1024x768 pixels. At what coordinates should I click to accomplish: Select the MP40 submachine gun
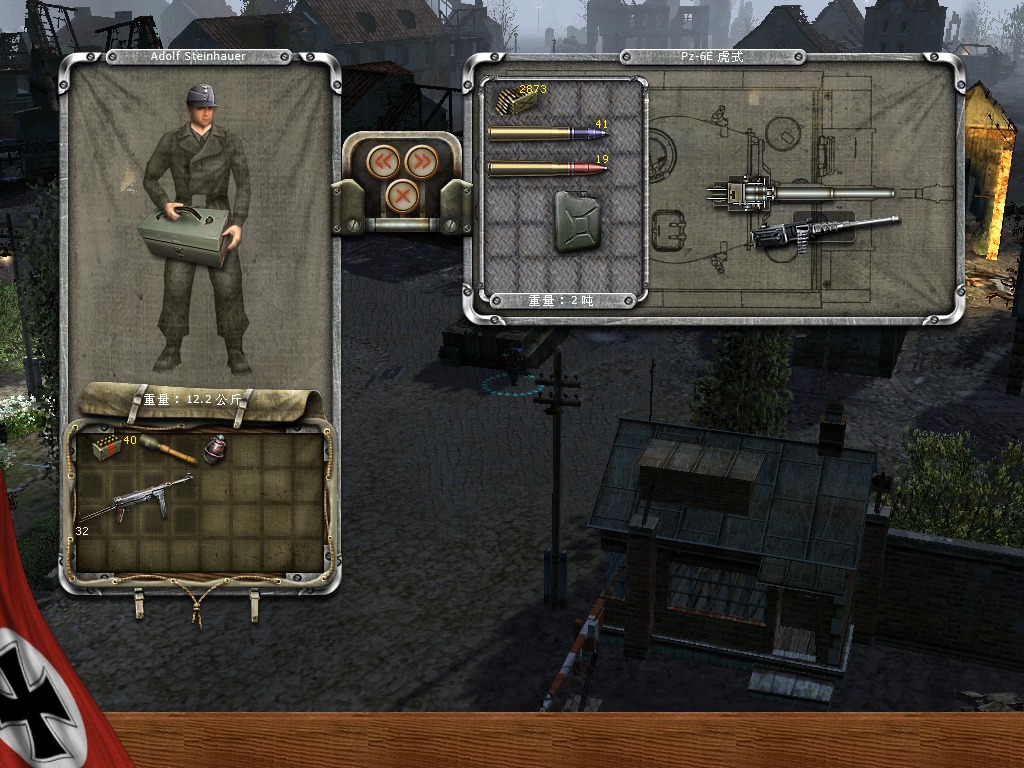pyautogui.click(x=135, y=495)
